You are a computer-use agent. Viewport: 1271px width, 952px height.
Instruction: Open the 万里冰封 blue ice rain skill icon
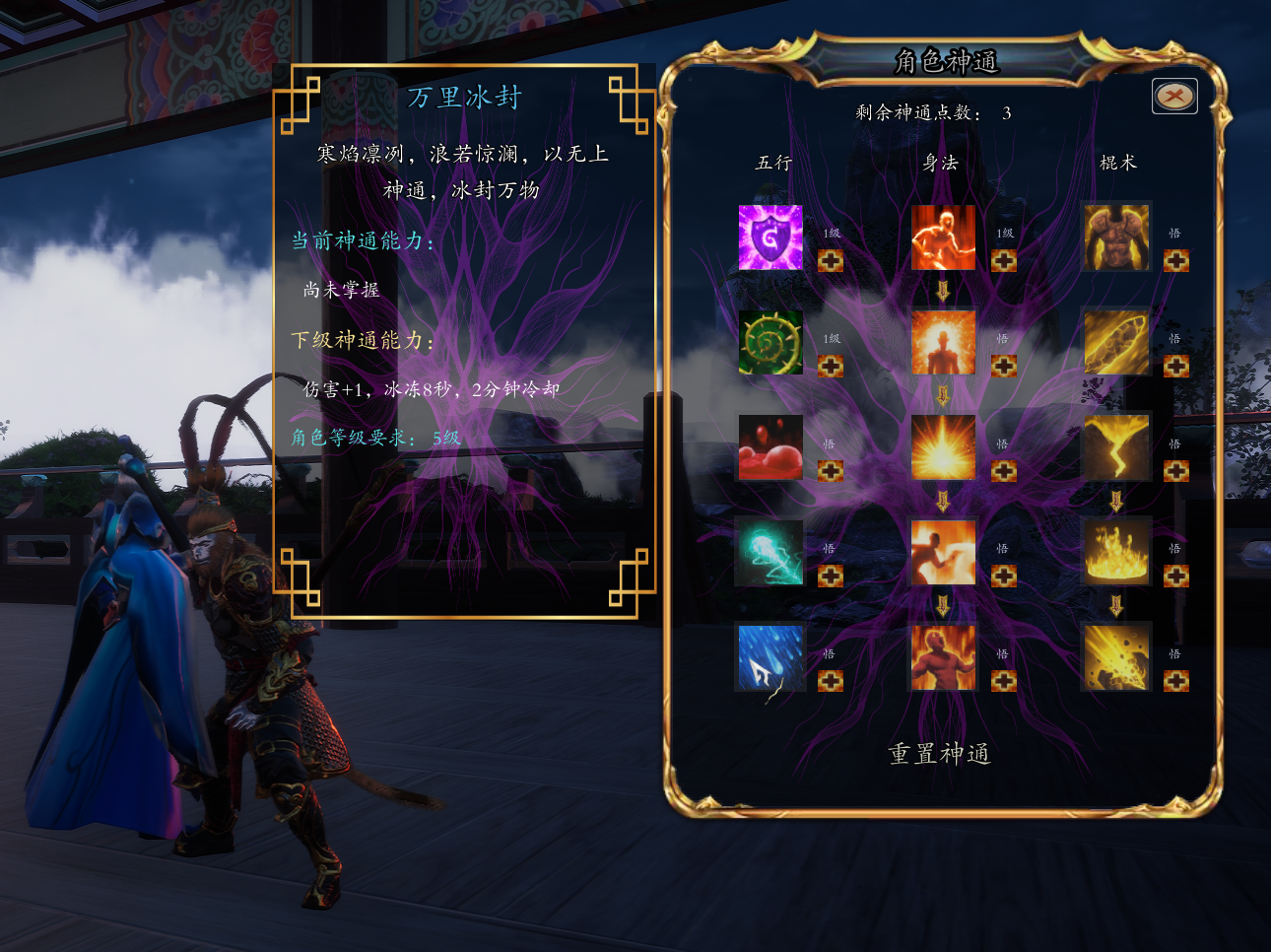pyautogui.click(x=769, y=657)
